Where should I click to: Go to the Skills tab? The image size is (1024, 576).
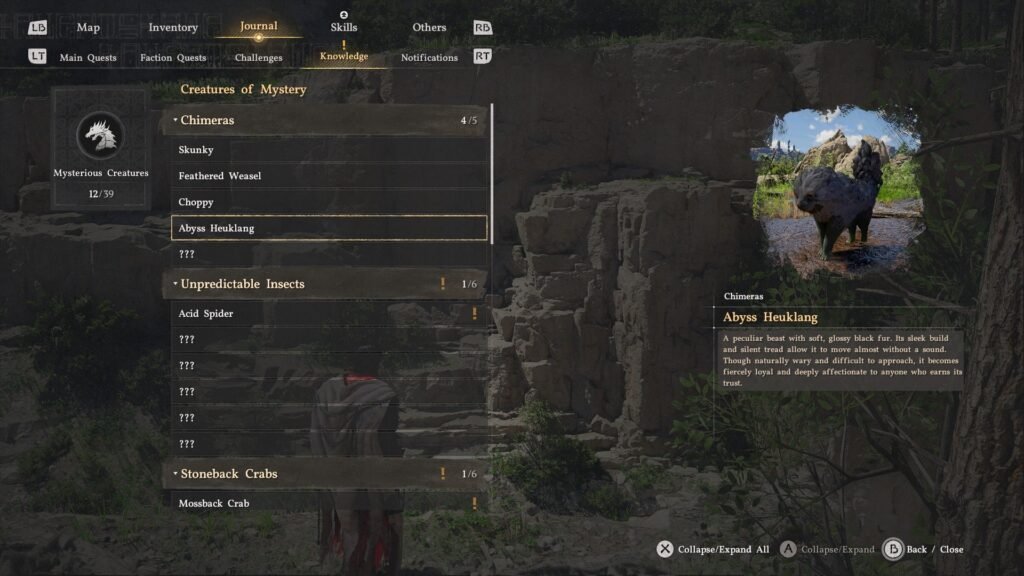(x=344, y=28)
